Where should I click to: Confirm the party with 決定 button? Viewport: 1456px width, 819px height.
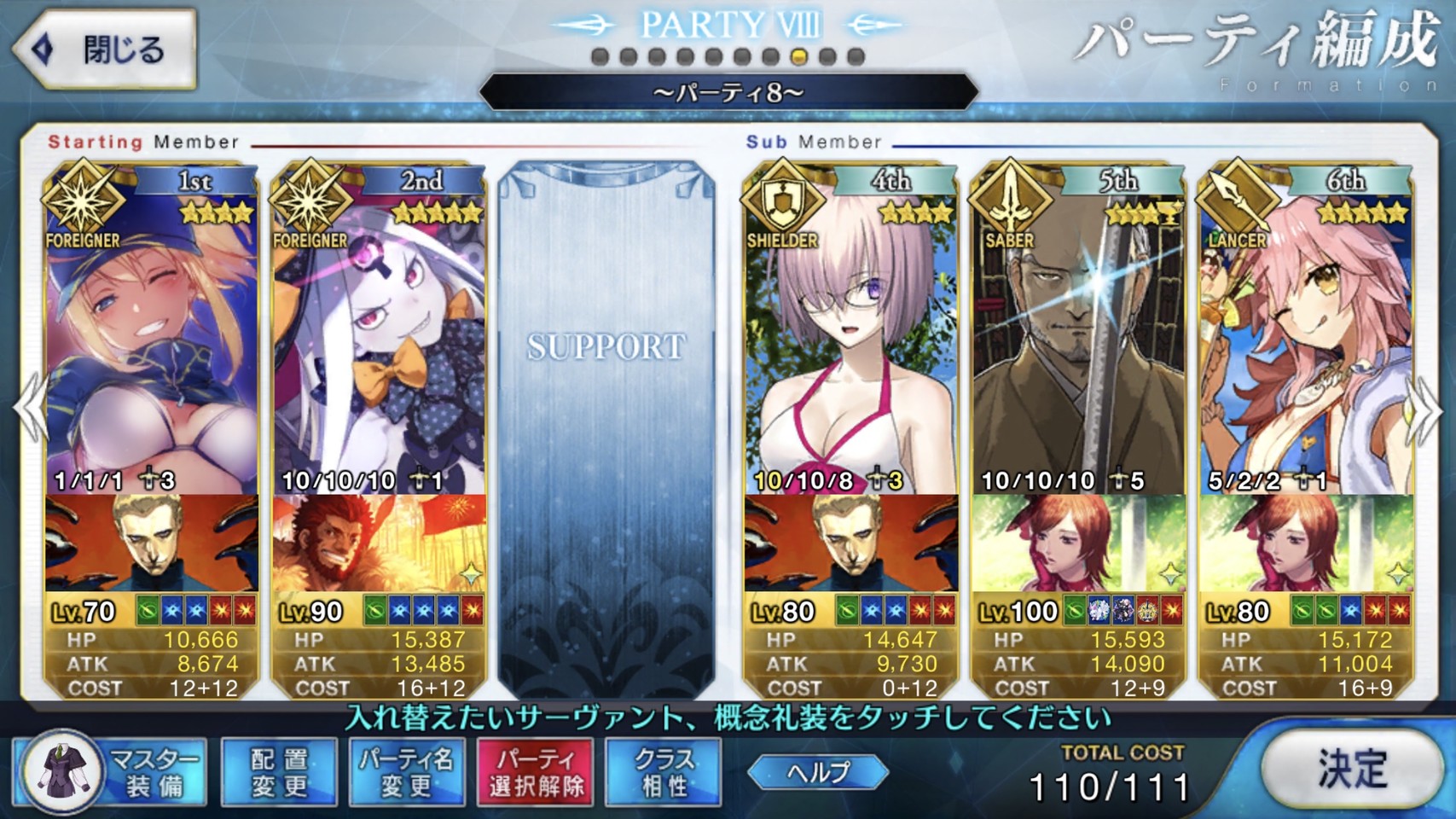coord(1351,770)
